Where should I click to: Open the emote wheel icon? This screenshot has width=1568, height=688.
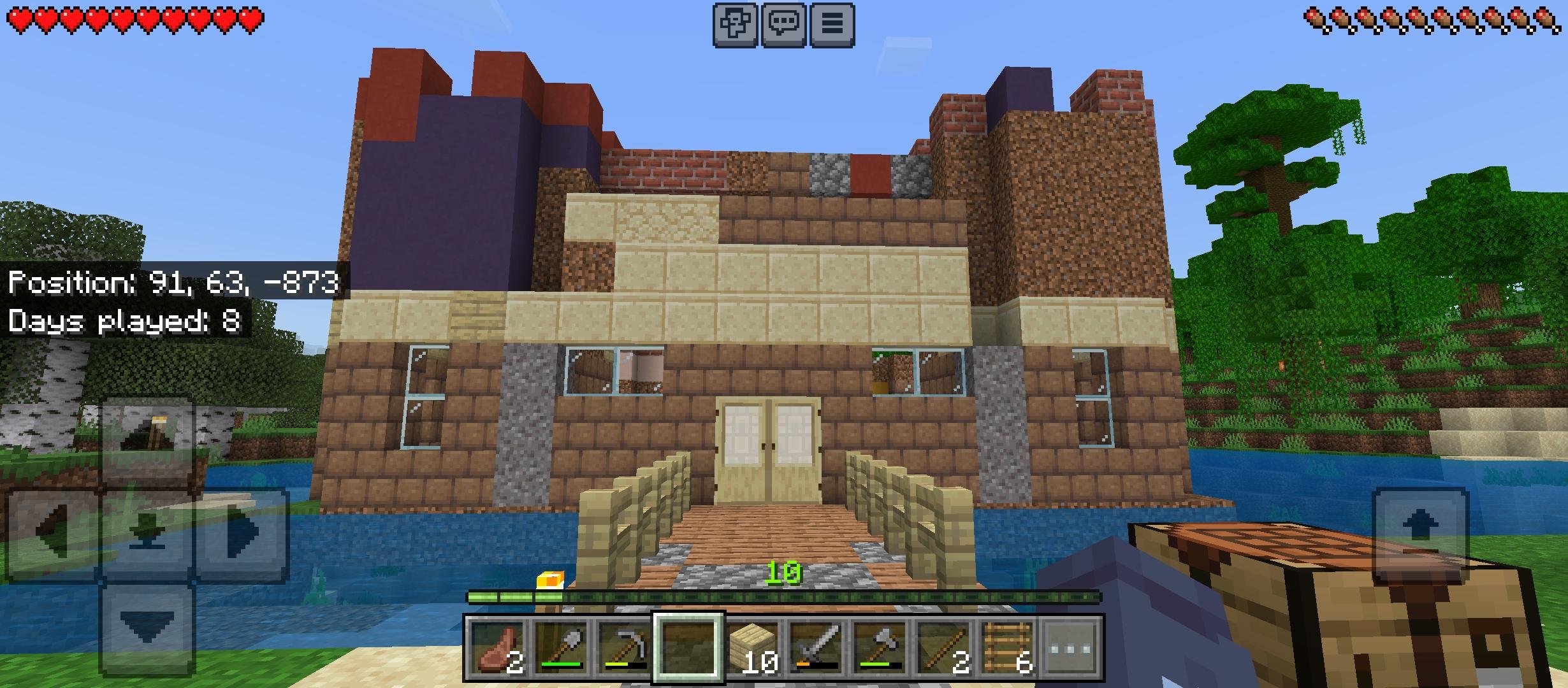735,24
